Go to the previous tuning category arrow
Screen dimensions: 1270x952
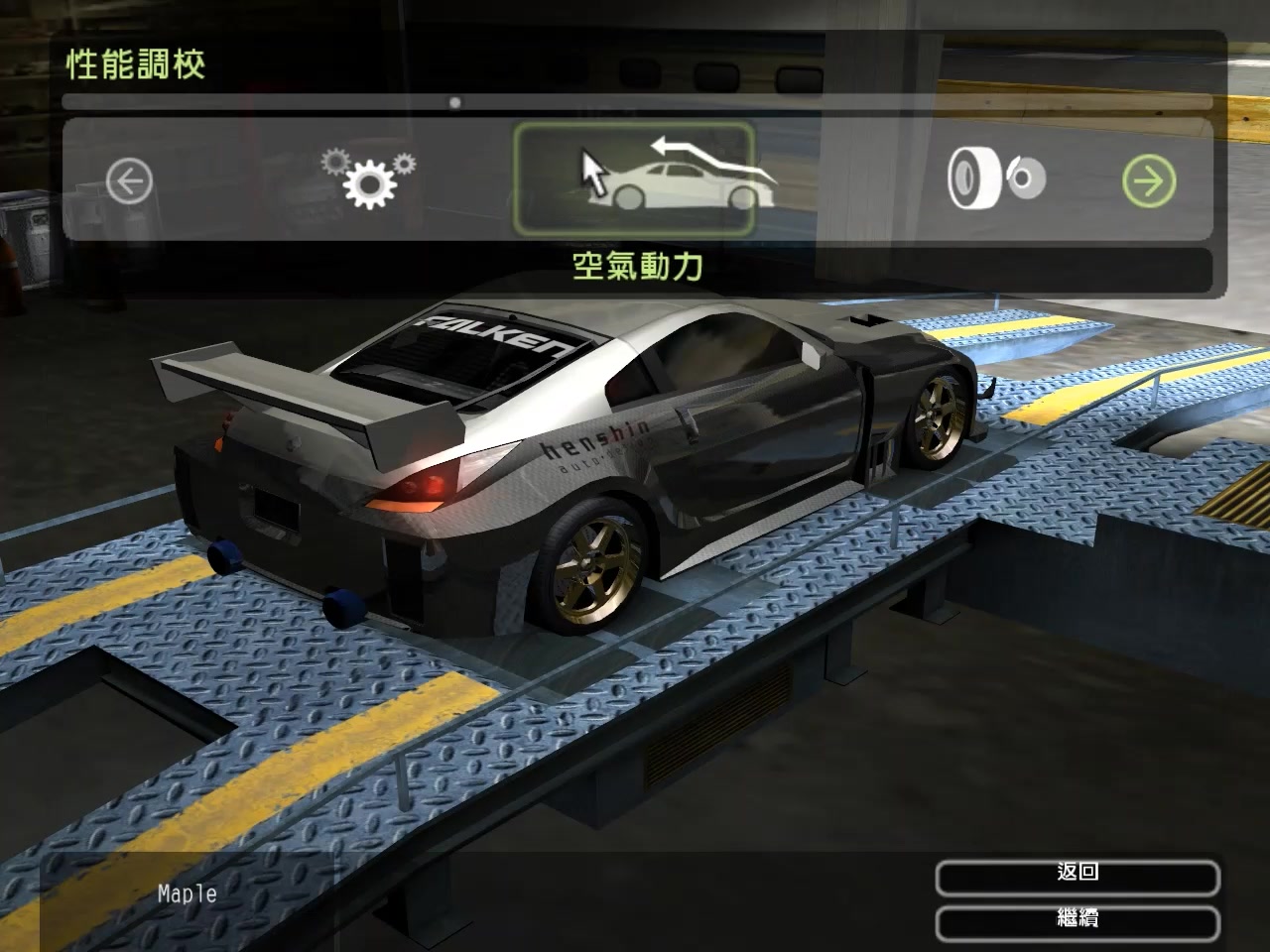tap(129, 181)
